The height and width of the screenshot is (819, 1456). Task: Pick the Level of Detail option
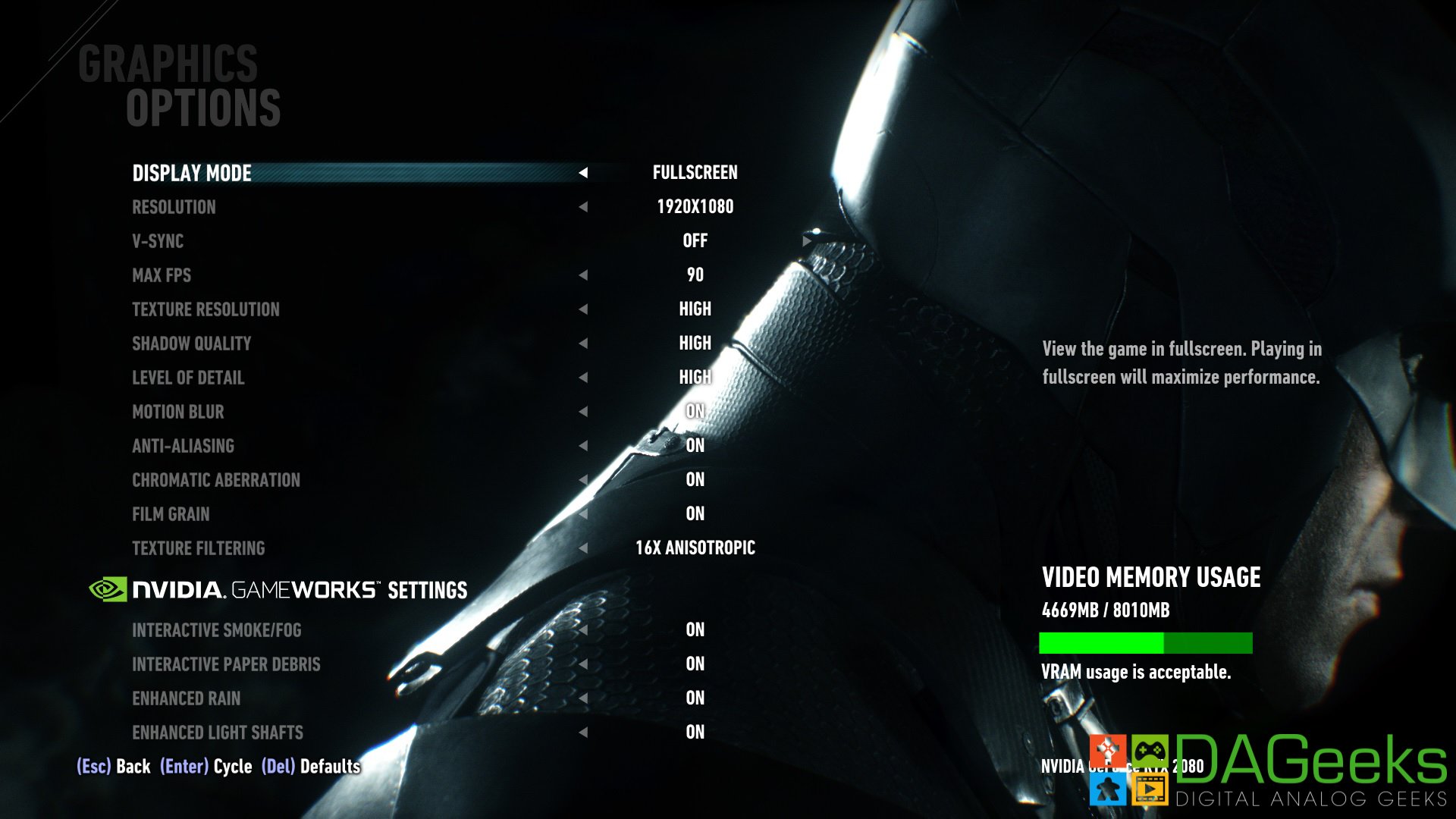[188, 378]
